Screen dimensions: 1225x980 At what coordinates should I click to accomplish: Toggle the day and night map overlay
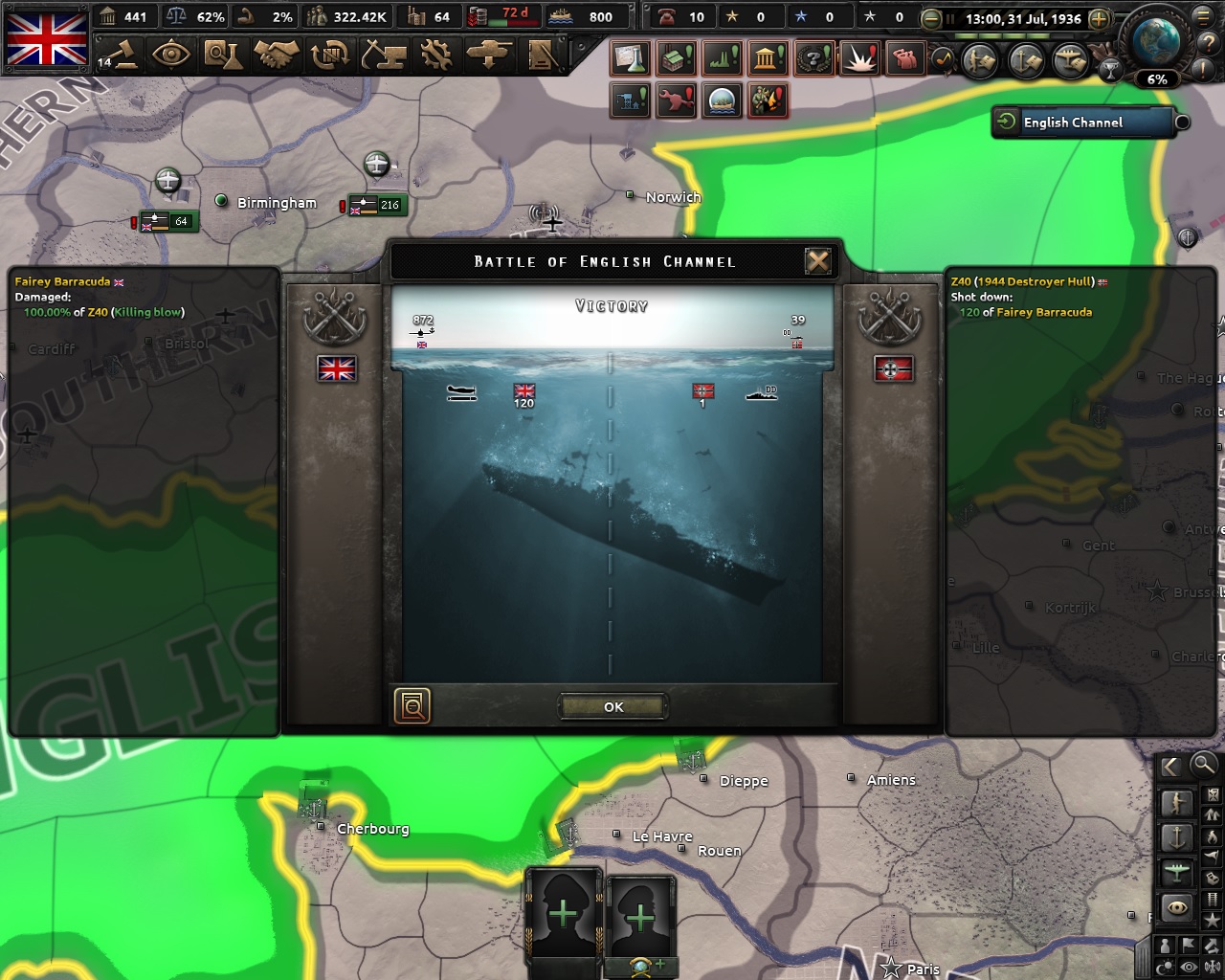[x=1163, y=965]
